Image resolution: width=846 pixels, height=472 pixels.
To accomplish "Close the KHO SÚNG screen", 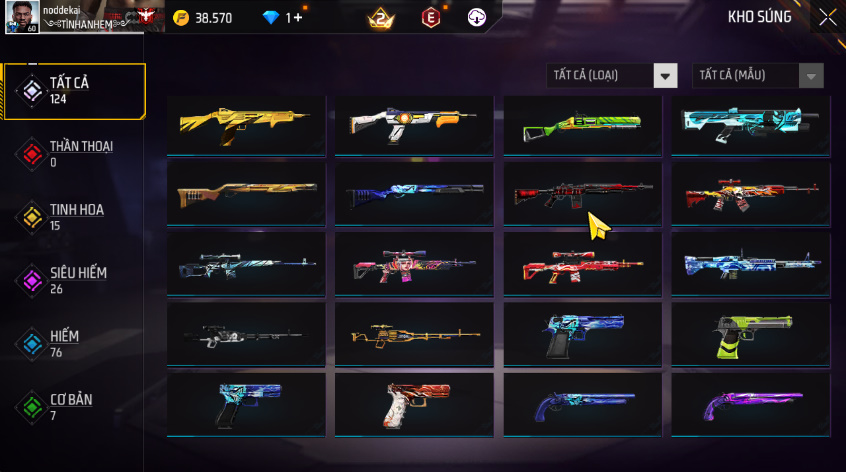I will tap(827, 17).
